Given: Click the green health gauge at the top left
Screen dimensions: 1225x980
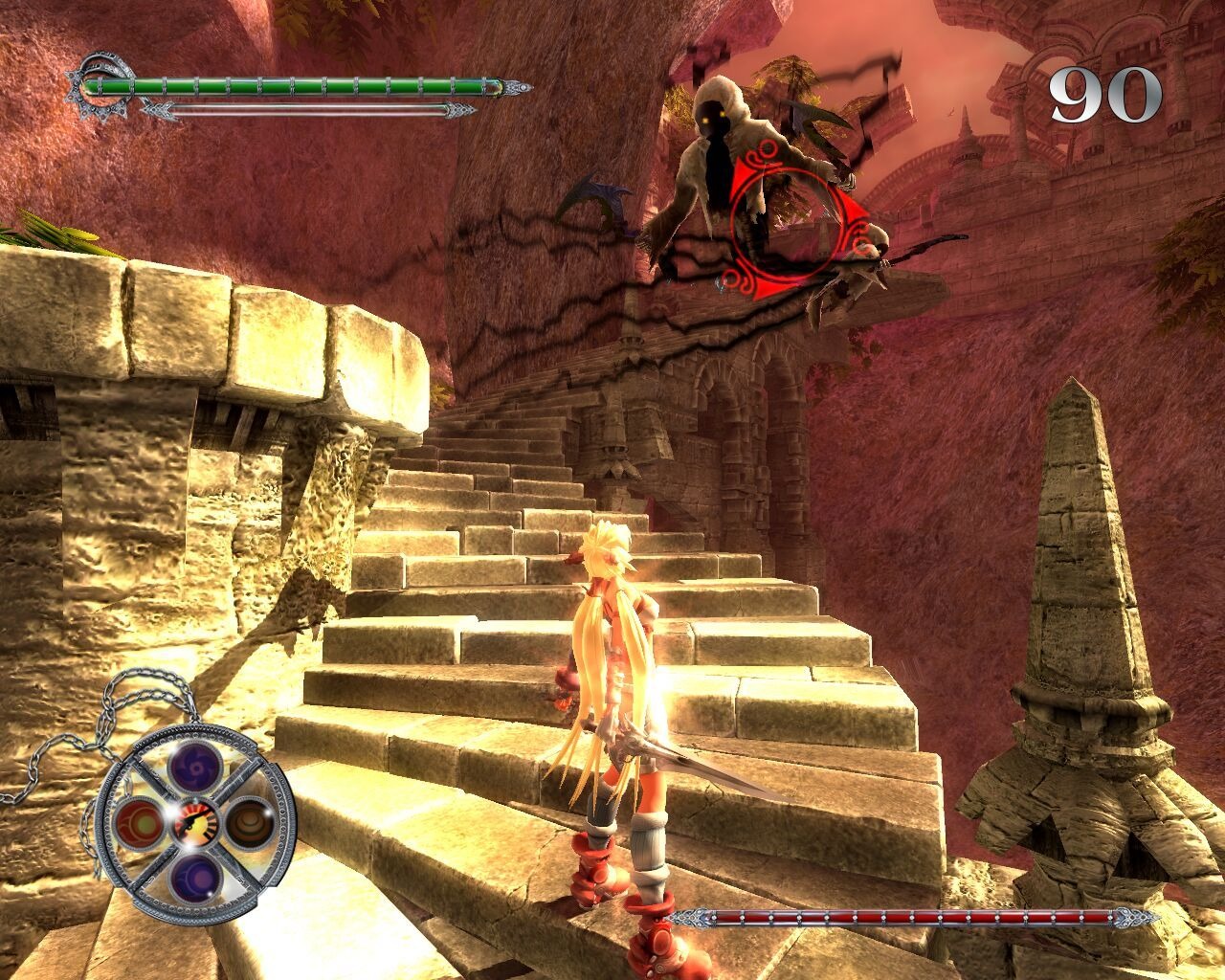Looking at the screenshot, I should (x=297, y=84).
